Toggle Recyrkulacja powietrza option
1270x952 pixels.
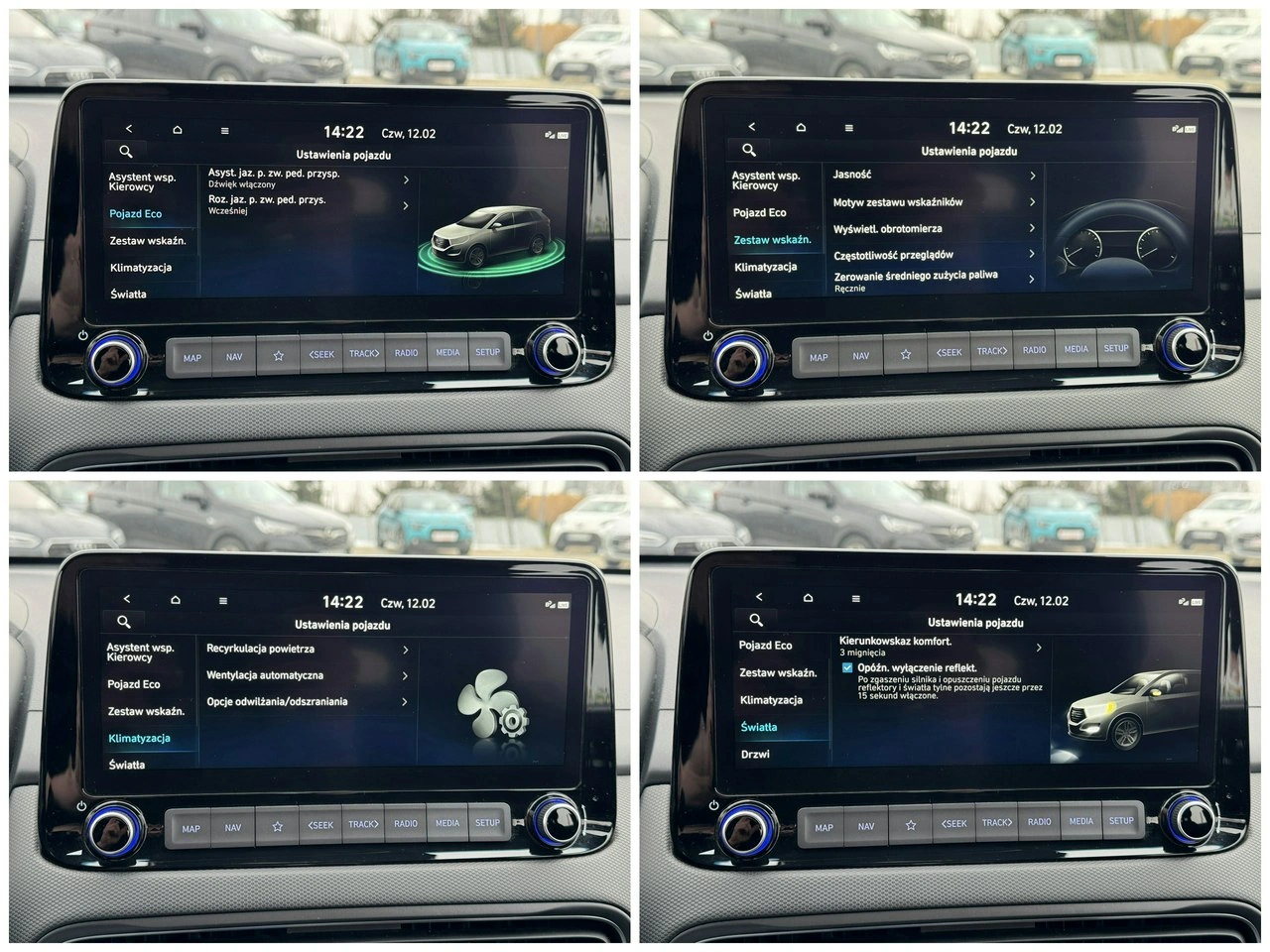pos(298,649)
